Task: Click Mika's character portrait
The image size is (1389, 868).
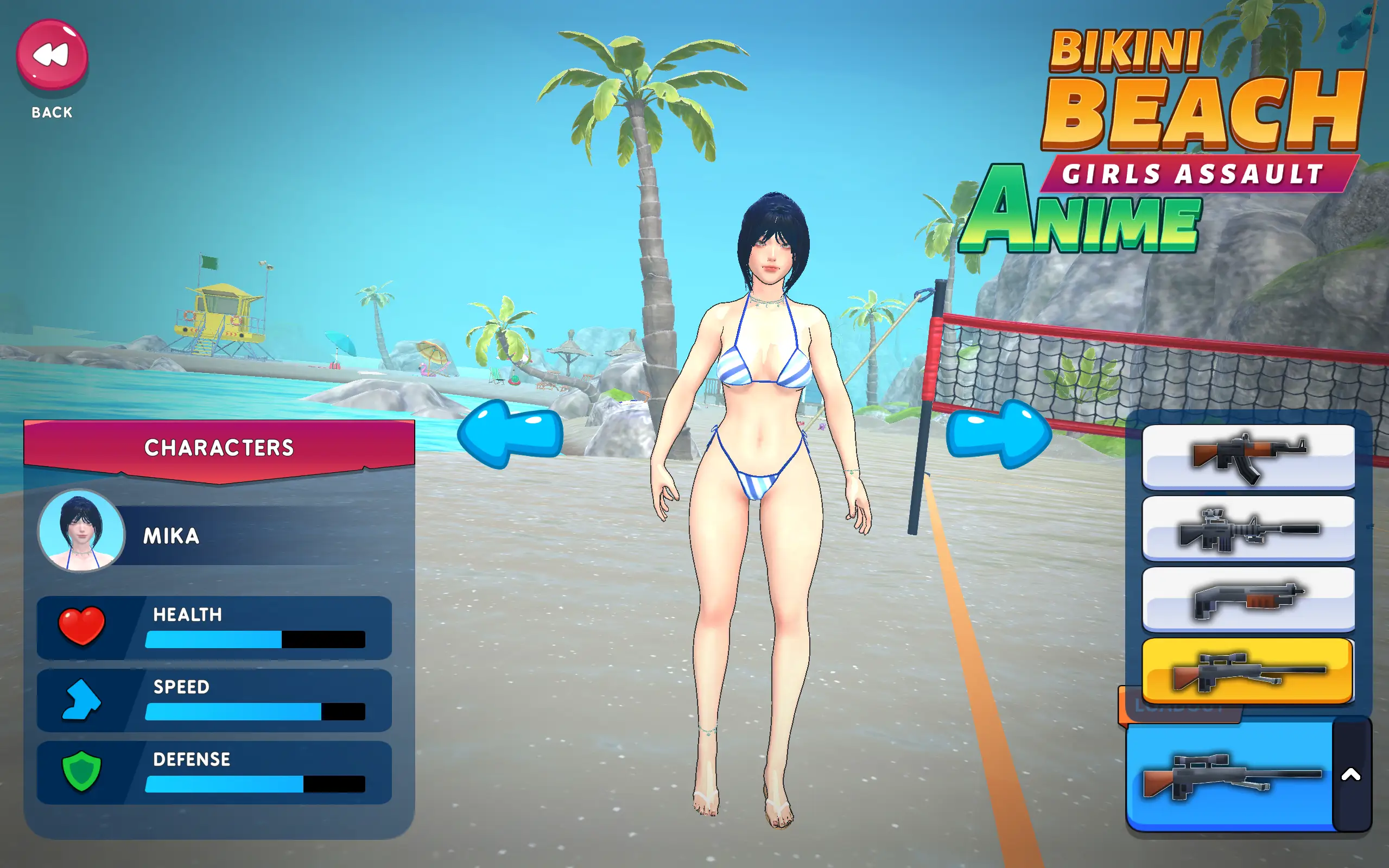Action: [x=81, y=531]
